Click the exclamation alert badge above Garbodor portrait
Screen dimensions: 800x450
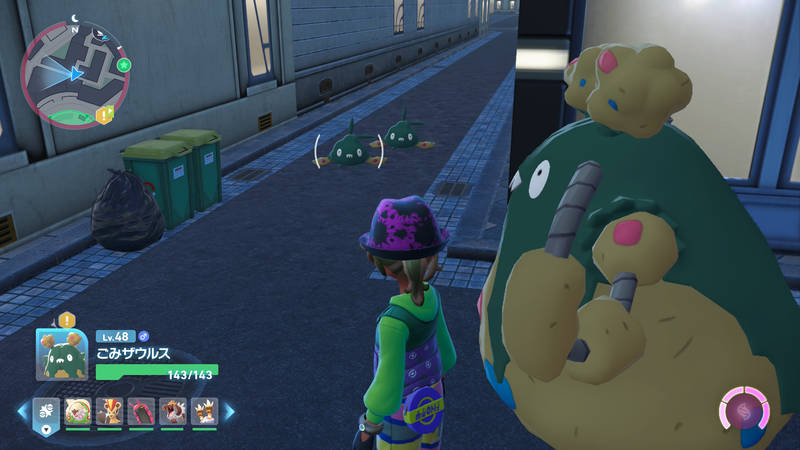point(68,320)
